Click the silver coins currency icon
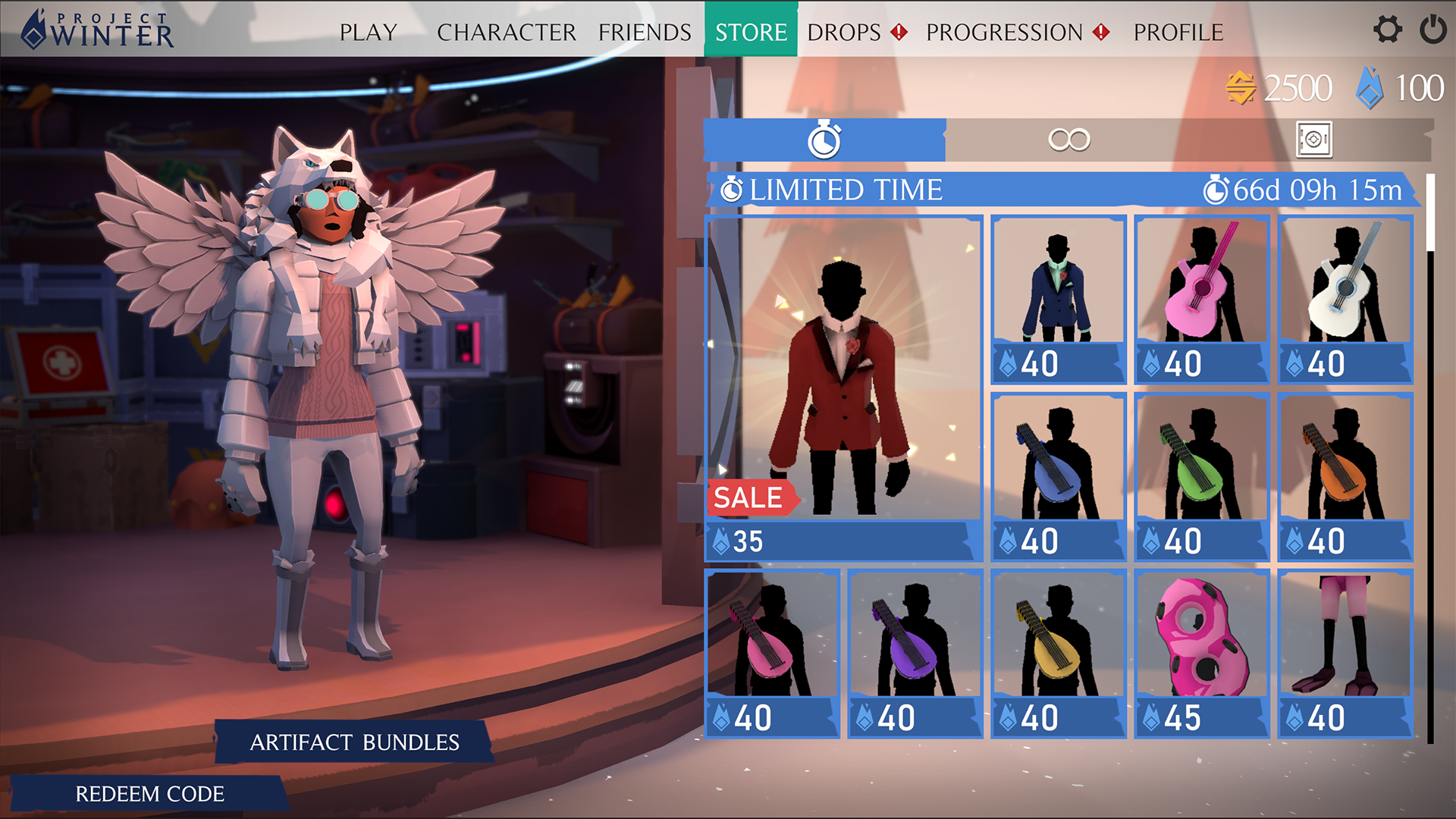The image size is (1456, 819). [1241, 86]
